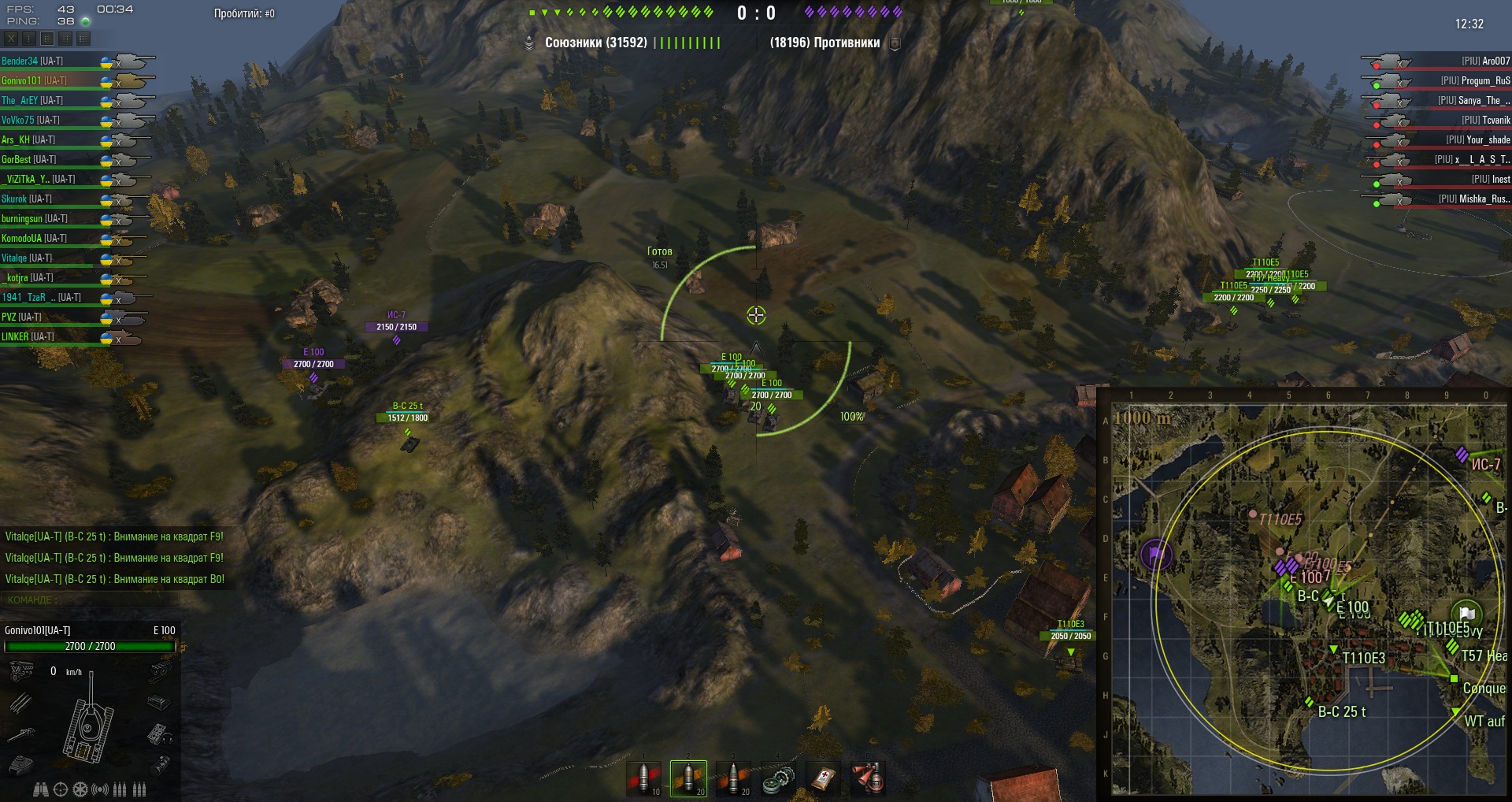Screen dimensions: 1512x802
Task: Use the first aid kit consumable
Action: [x=823, y=778]
